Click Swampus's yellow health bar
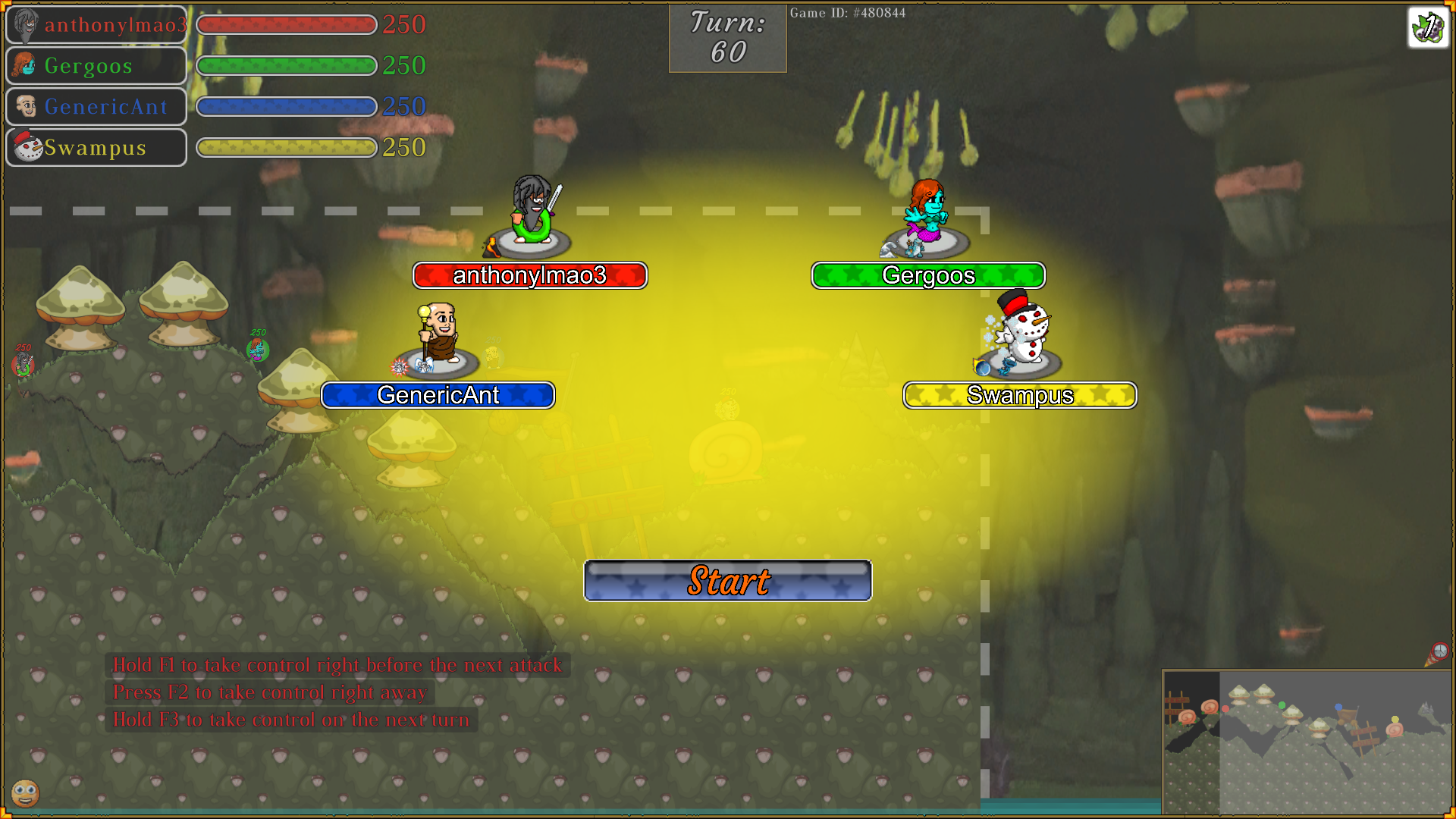This screenshot has width=1456, height=819. [286, 148]
